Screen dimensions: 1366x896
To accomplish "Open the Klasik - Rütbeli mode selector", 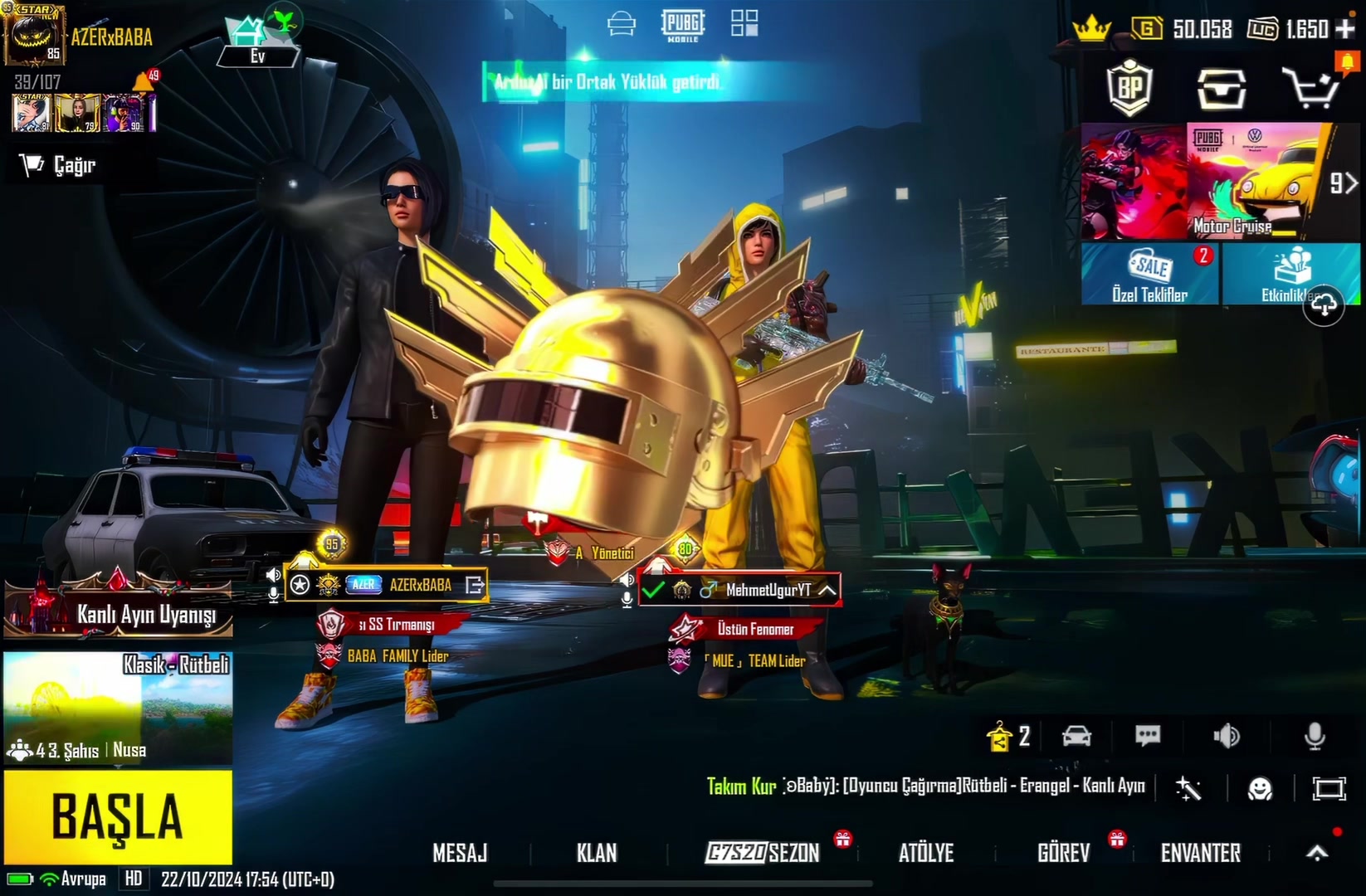I will pos(118,707).
